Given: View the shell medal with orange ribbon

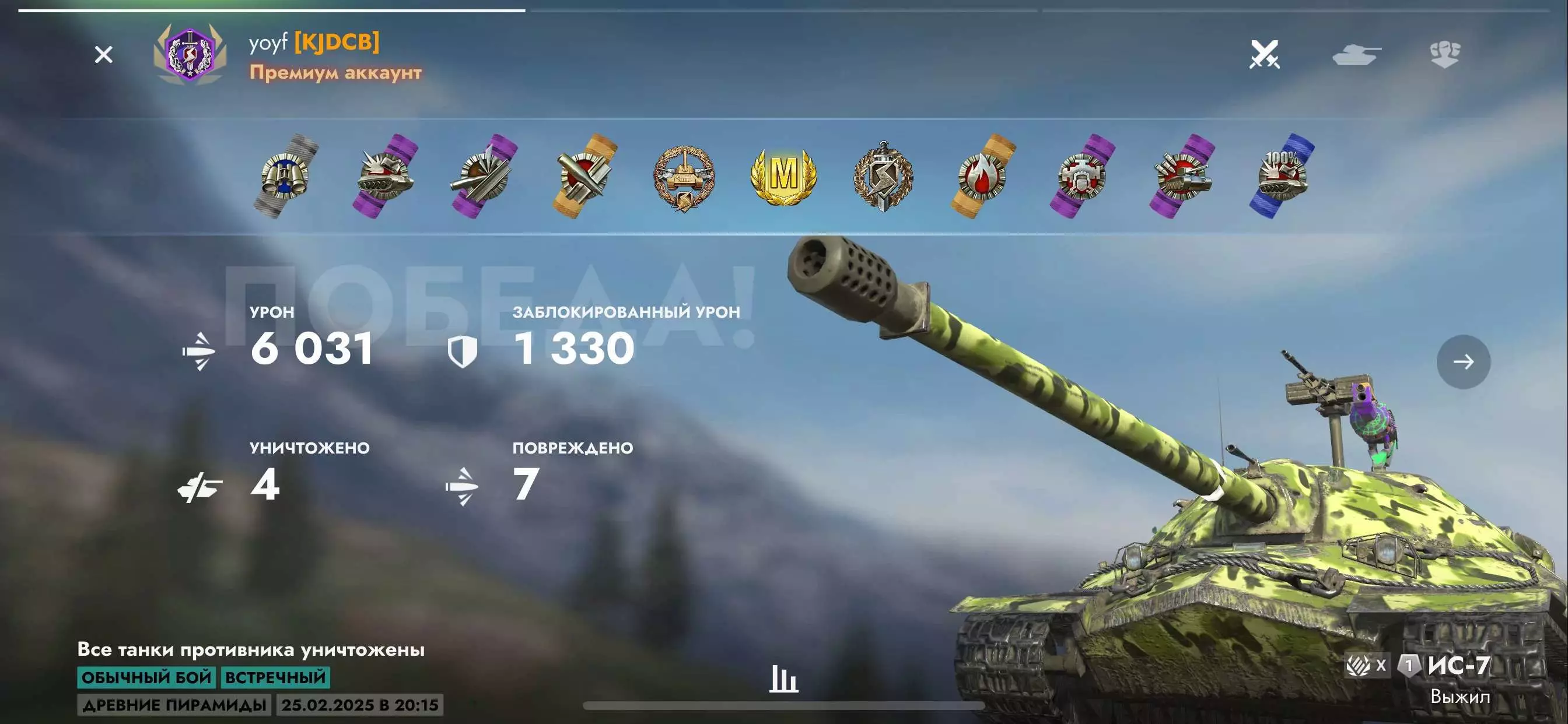Looking at the screenshot, I should click(x=584, y=177).
